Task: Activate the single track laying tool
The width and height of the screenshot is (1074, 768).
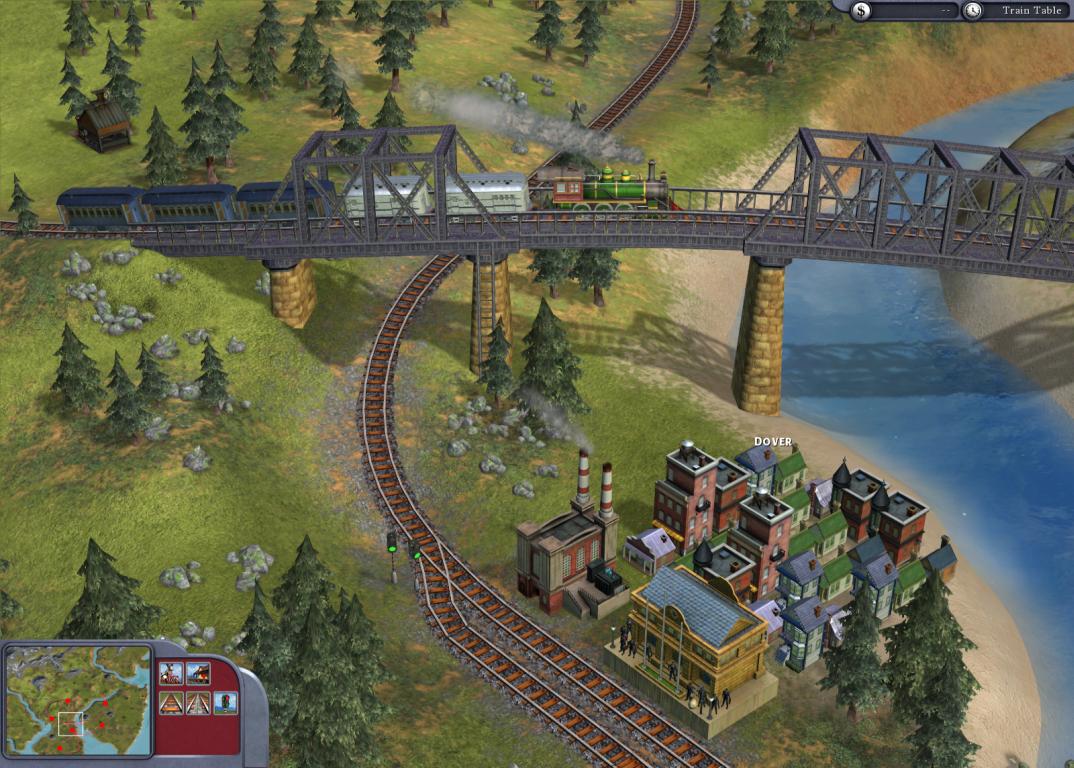Action: [170, 702]
